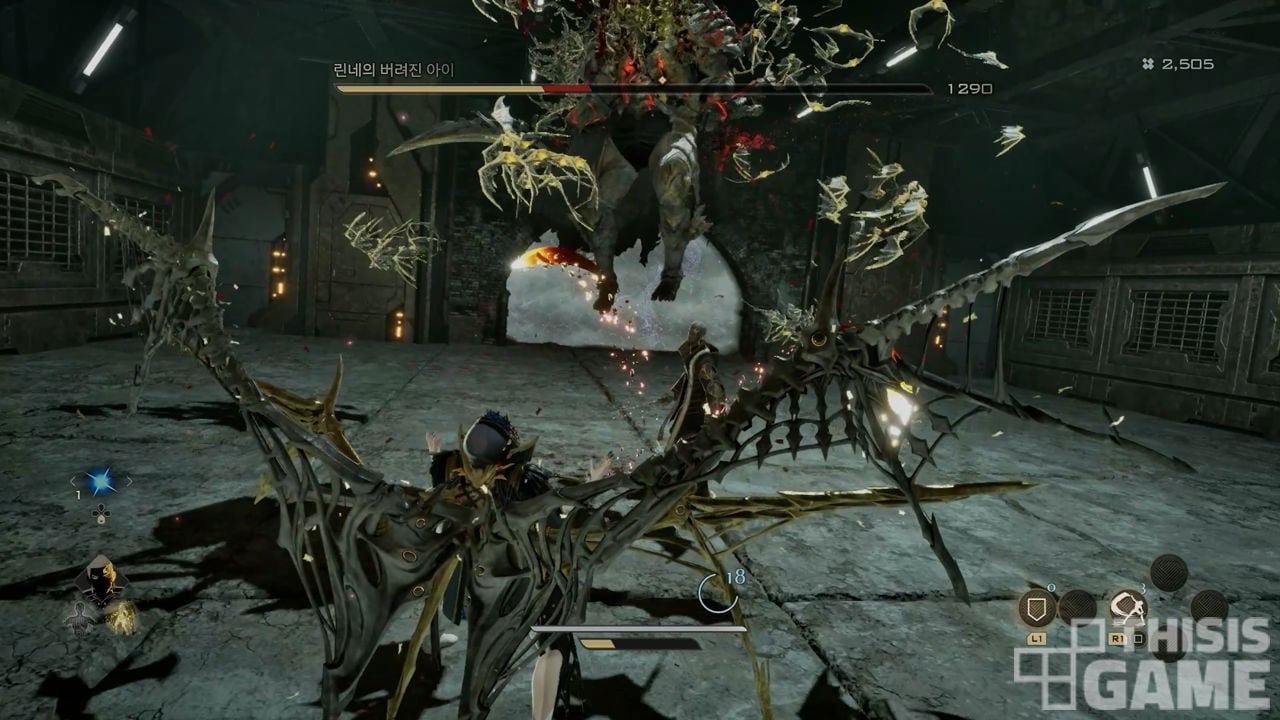This screenshot has width=1280, height=720.
Task: Click the hooded partner portrait
Action: [100, 582]
